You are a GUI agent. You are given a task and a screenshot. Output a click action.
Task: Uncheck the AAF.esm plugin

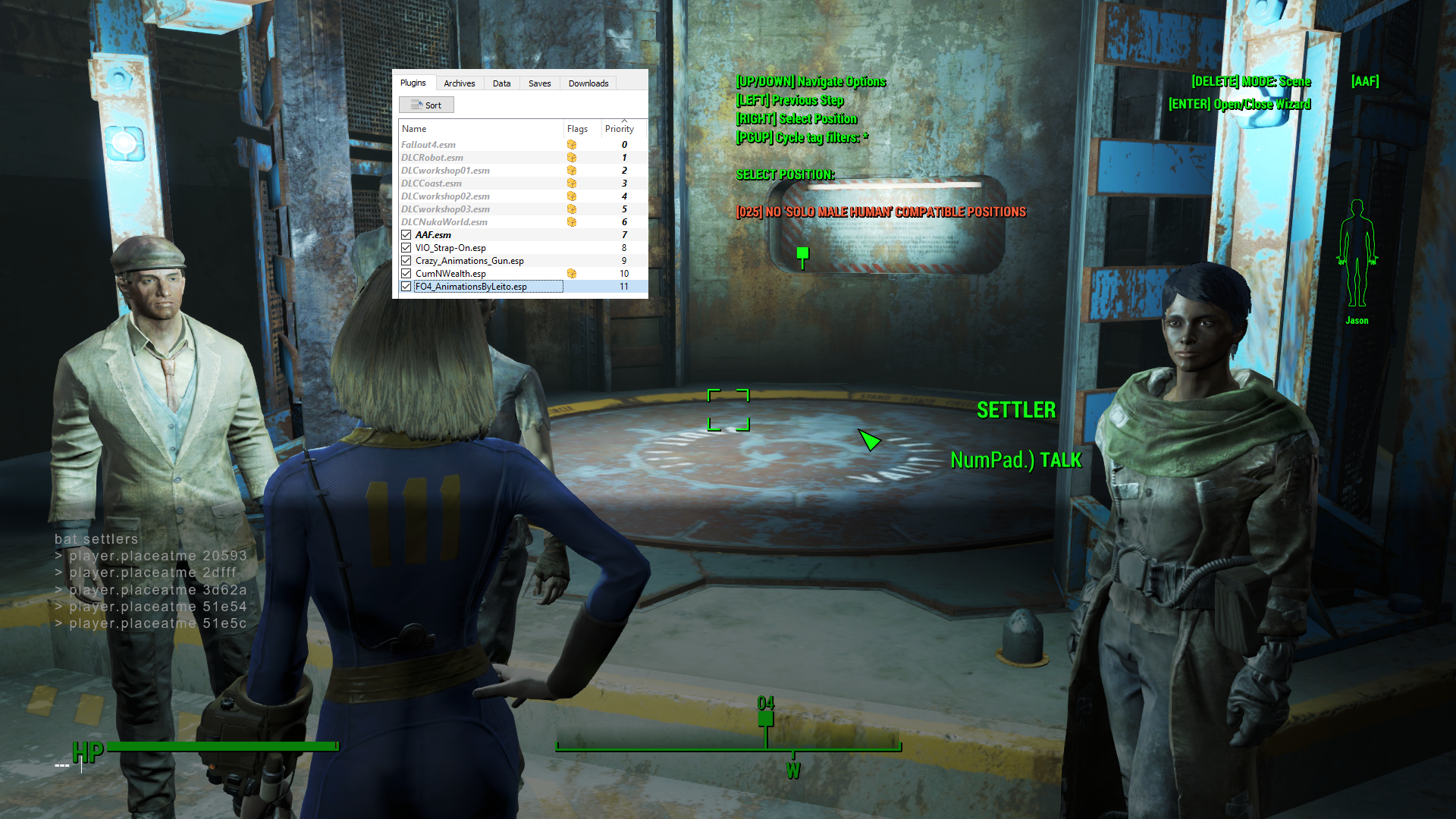407,234
